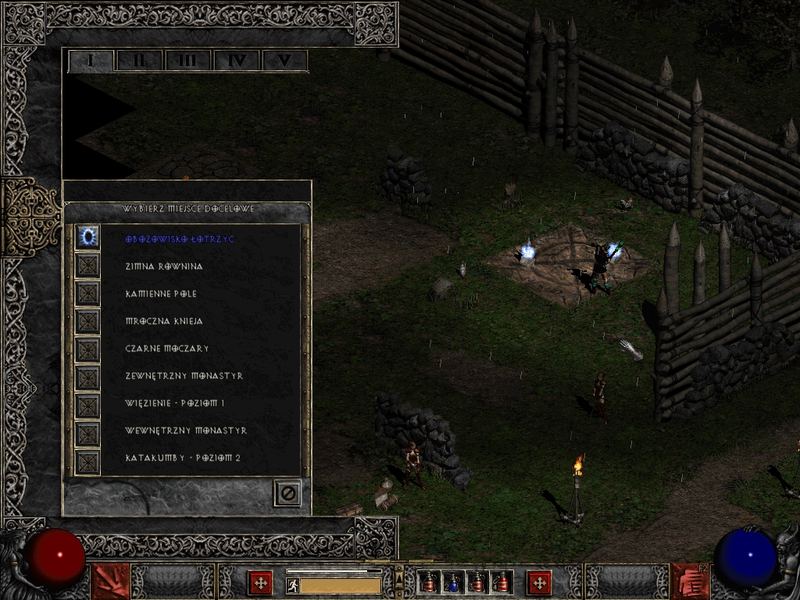Toggle the run/walk icon
The image size is (800, 600).
(x=293, y=586)
